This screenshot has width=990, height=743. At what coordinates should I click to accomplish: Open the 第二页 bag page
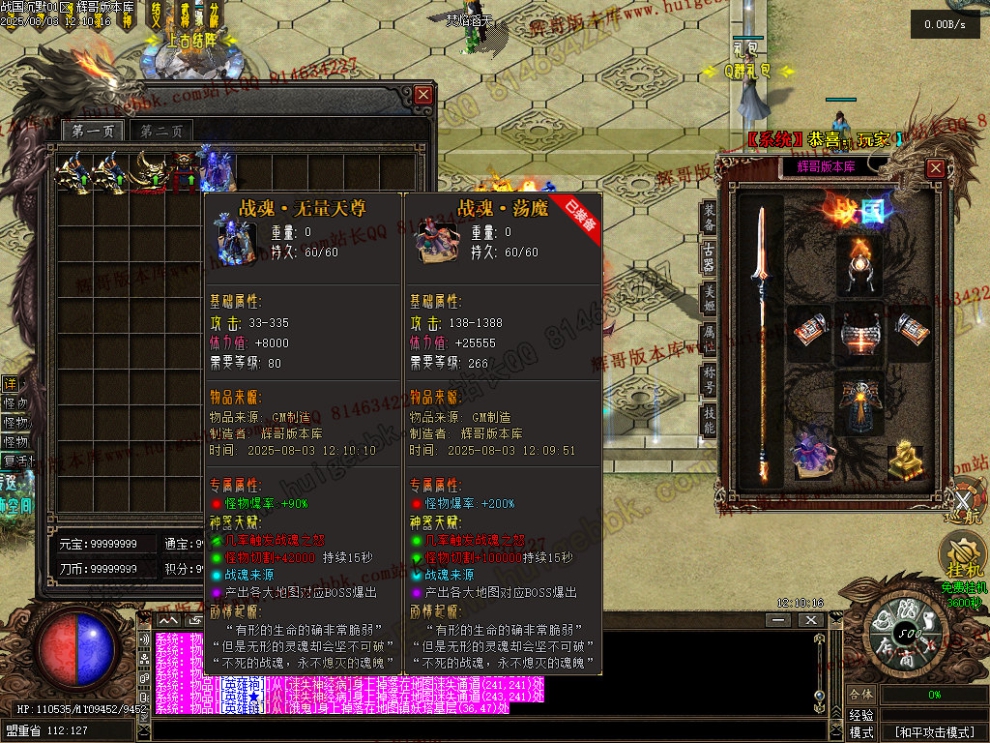click(x=160, y=131)
